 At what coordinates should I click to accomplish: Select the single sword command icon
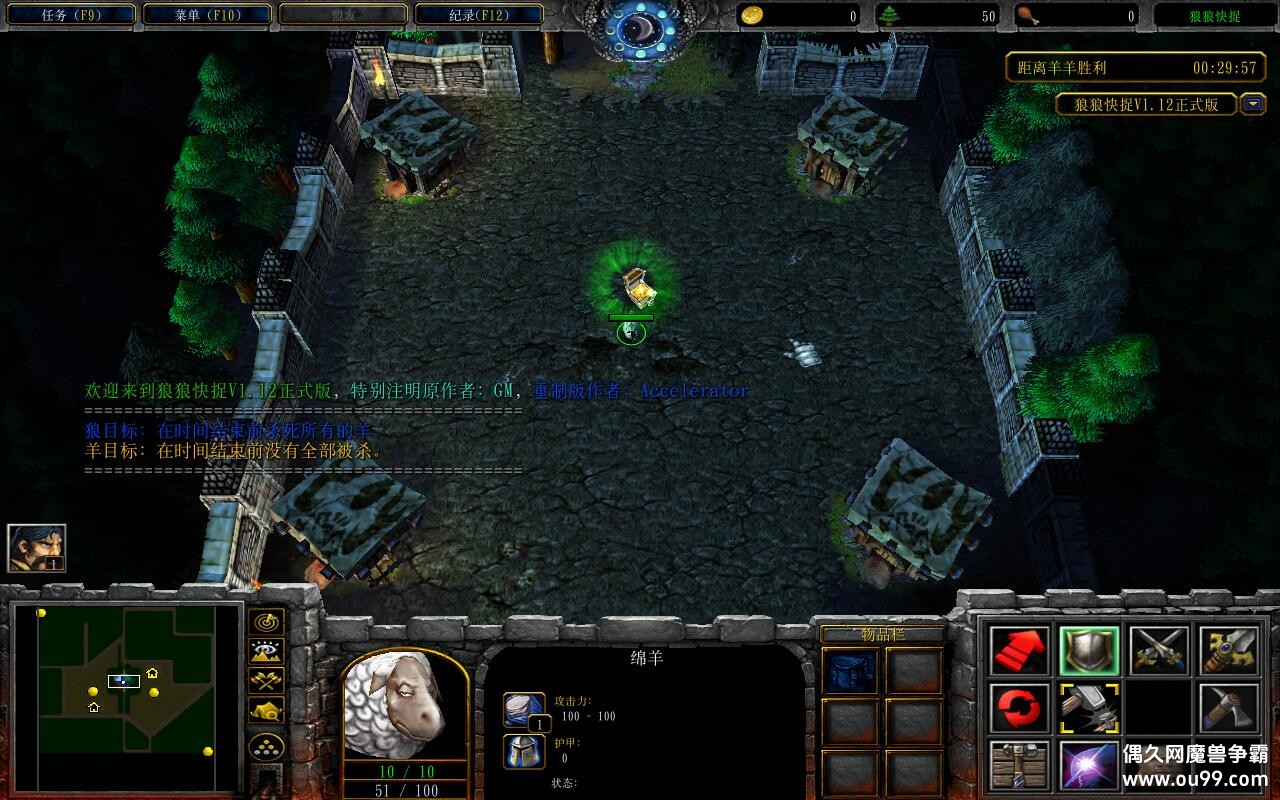point(1229,651)
